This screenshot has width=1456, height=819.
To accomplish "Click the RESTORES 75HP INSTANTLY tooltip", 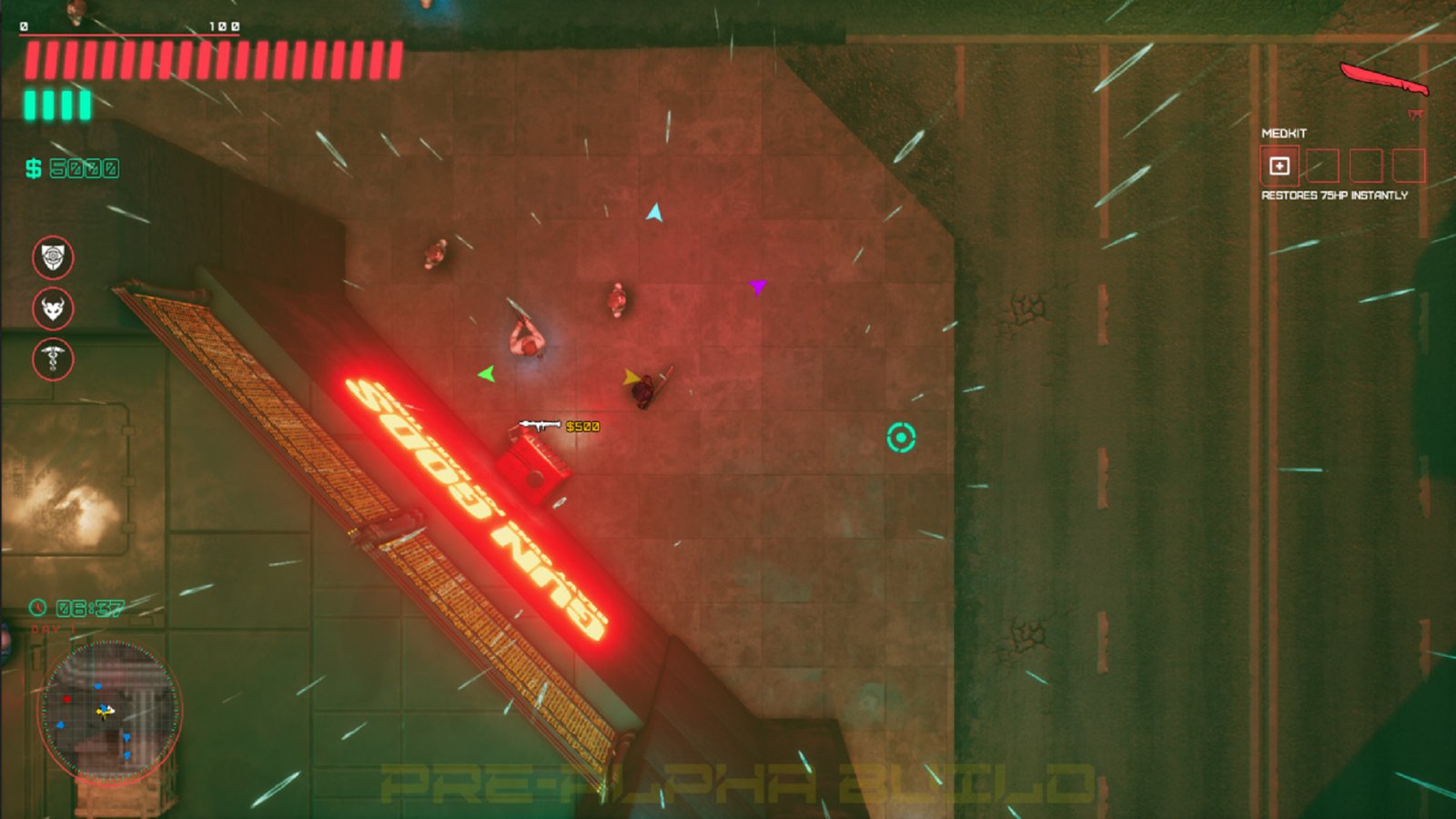I will click(1335, 196).
